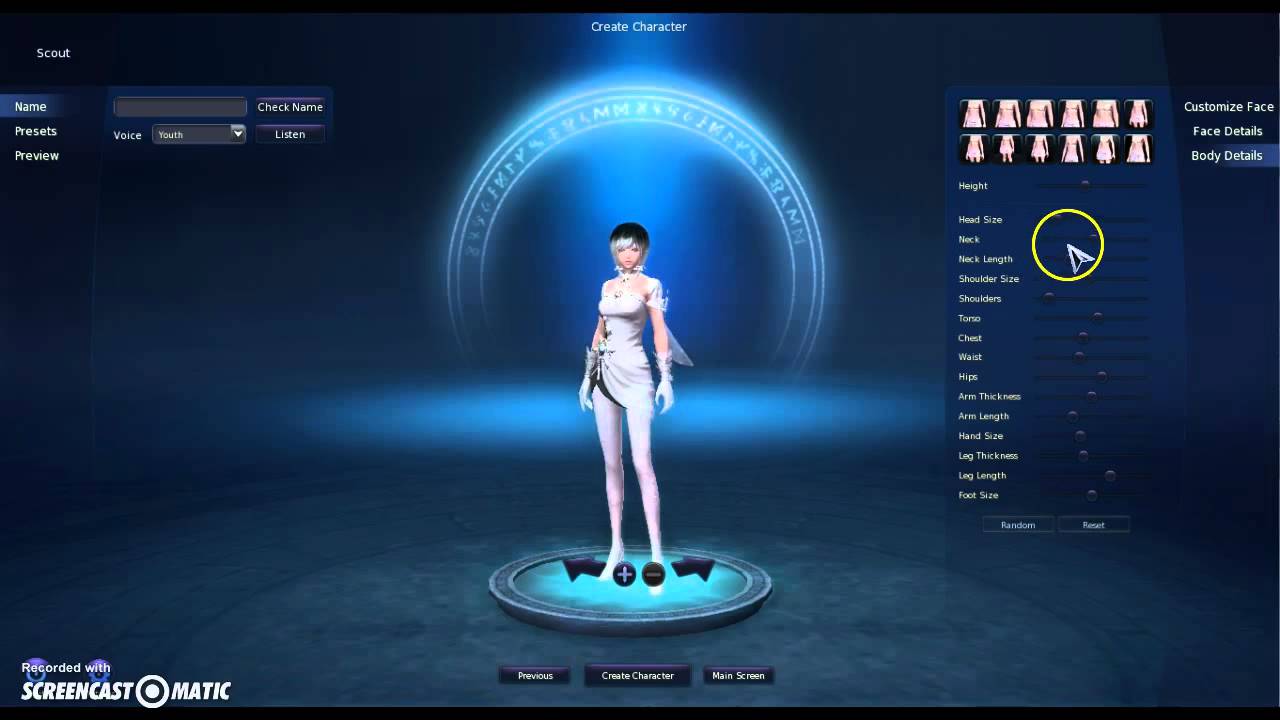Choose the last body preset in the top row

click(1137, 114)
